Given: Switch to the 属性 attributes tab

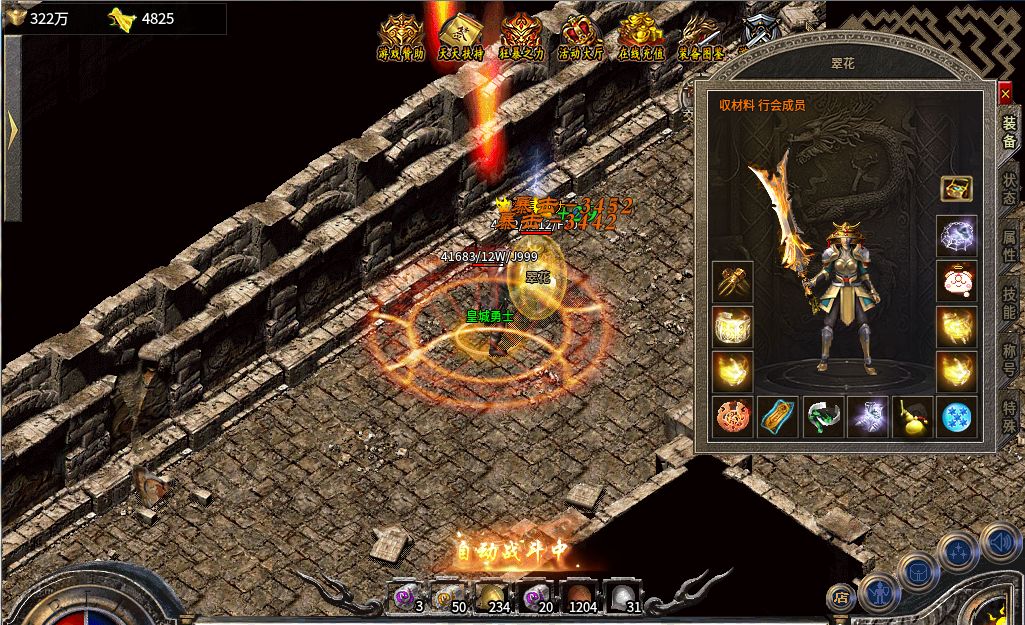Looking at the screenshot, I should click(1009, 243).
